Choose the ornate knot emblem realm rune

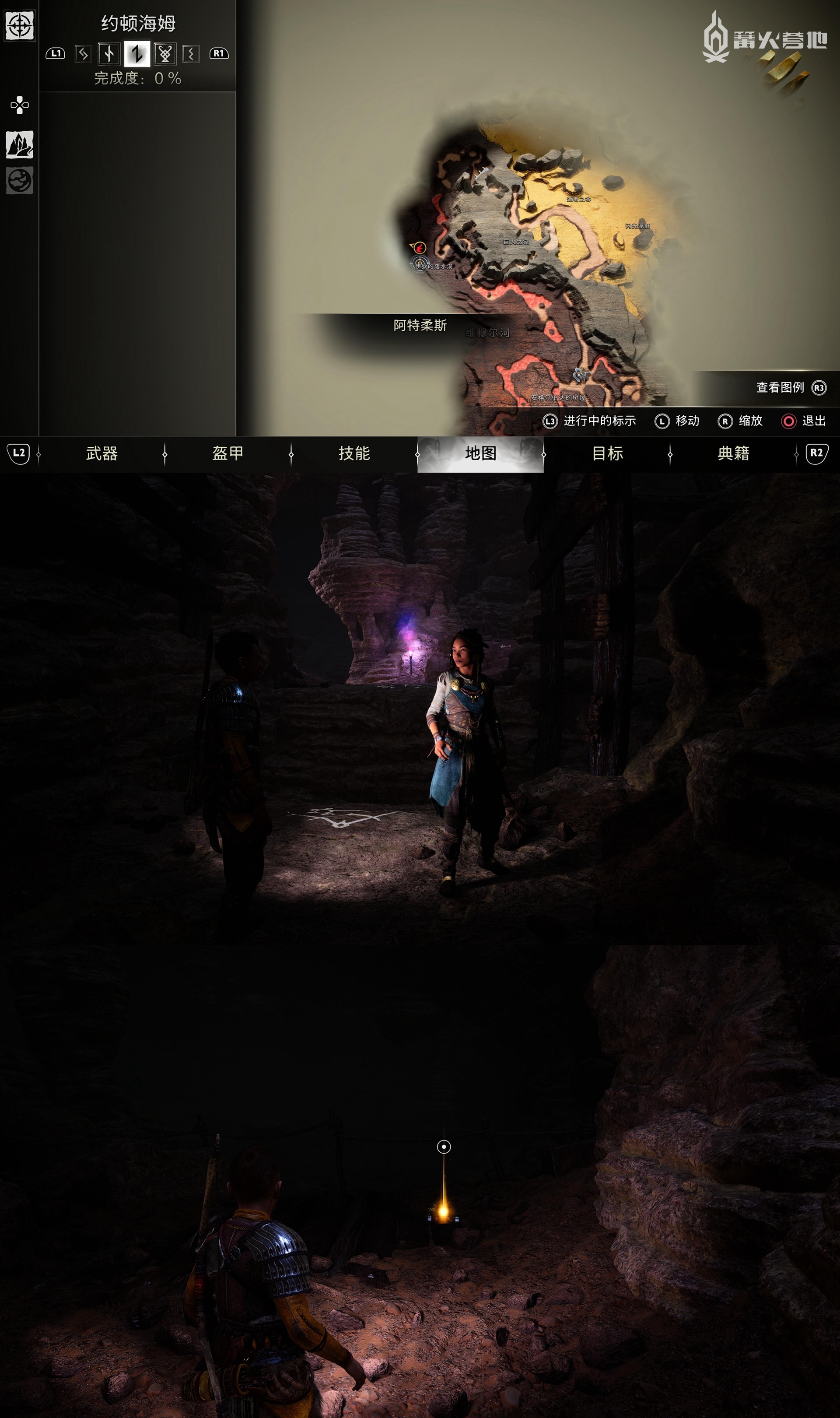pyautogui.click(x=164, y=54)
